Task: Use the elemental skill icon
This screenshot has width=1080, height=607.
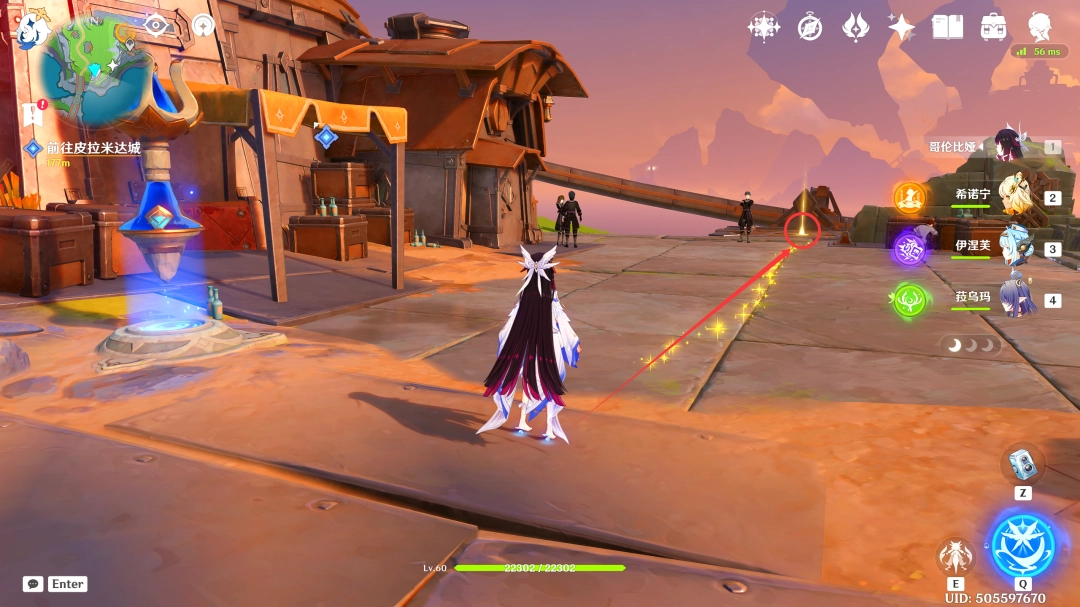Action: 955,556
